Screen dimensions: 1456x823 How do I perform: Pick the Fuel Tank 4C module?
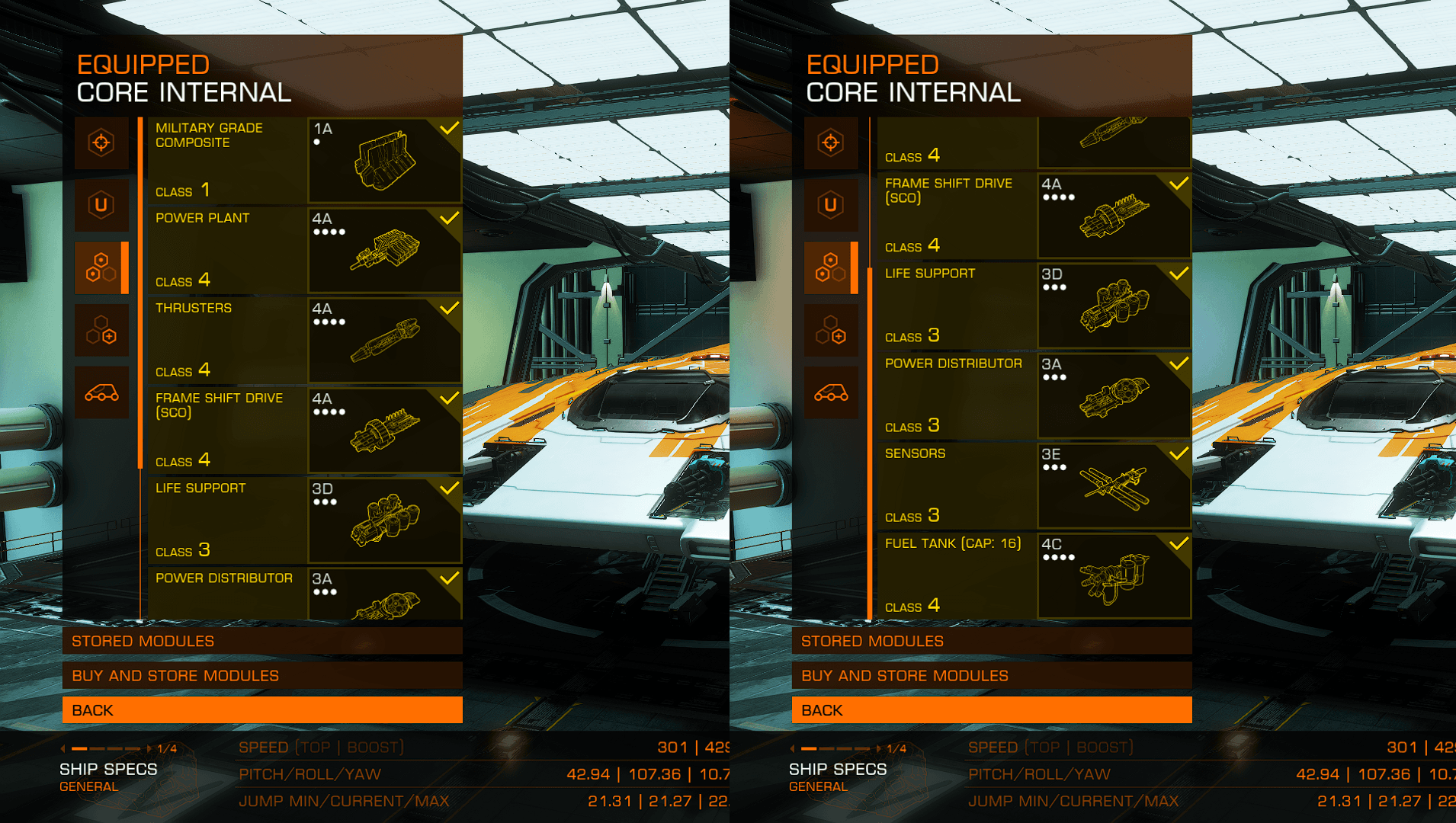(1034, 575)
